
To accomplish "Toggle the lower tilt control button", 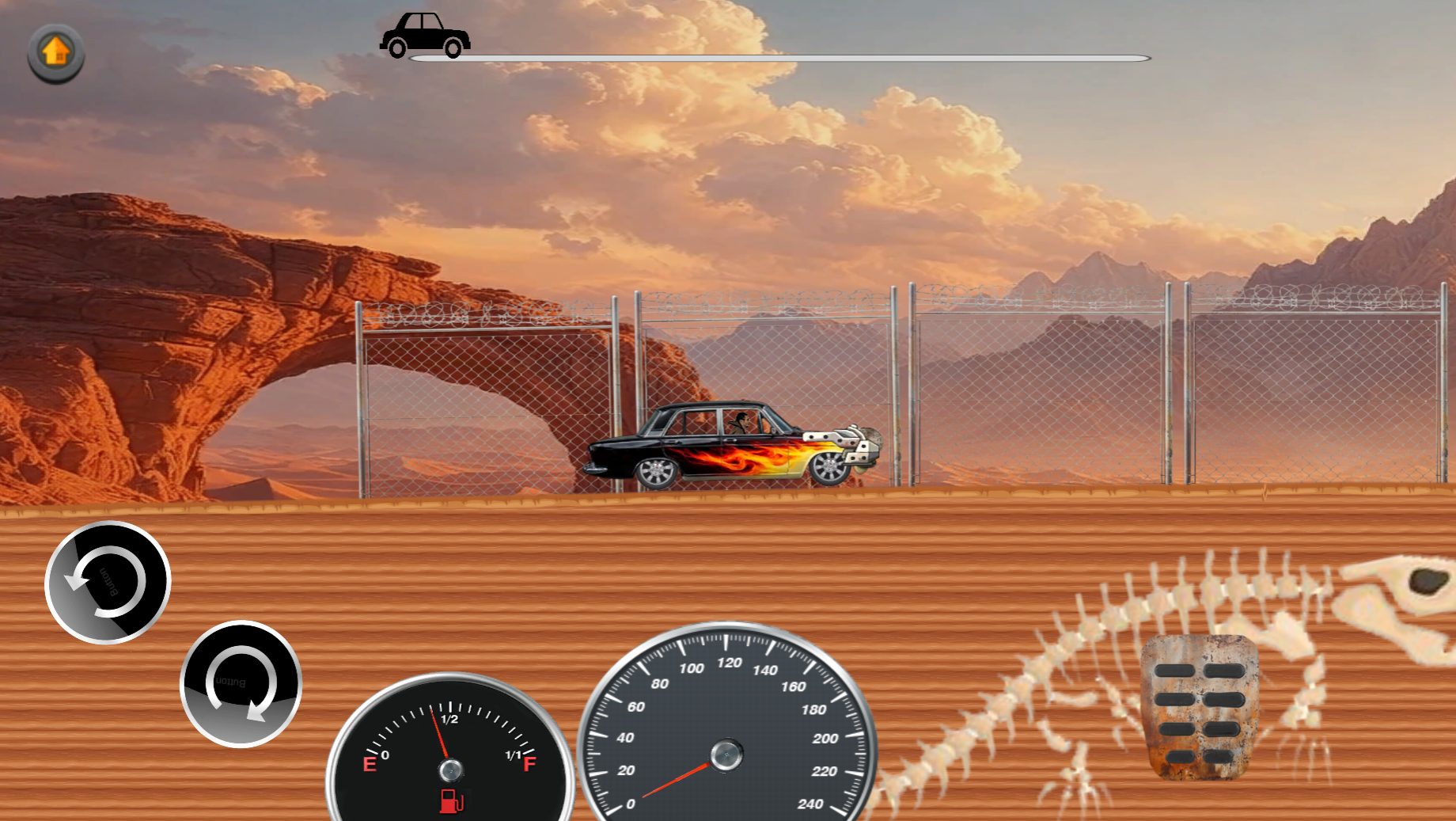I will [241, 684].
